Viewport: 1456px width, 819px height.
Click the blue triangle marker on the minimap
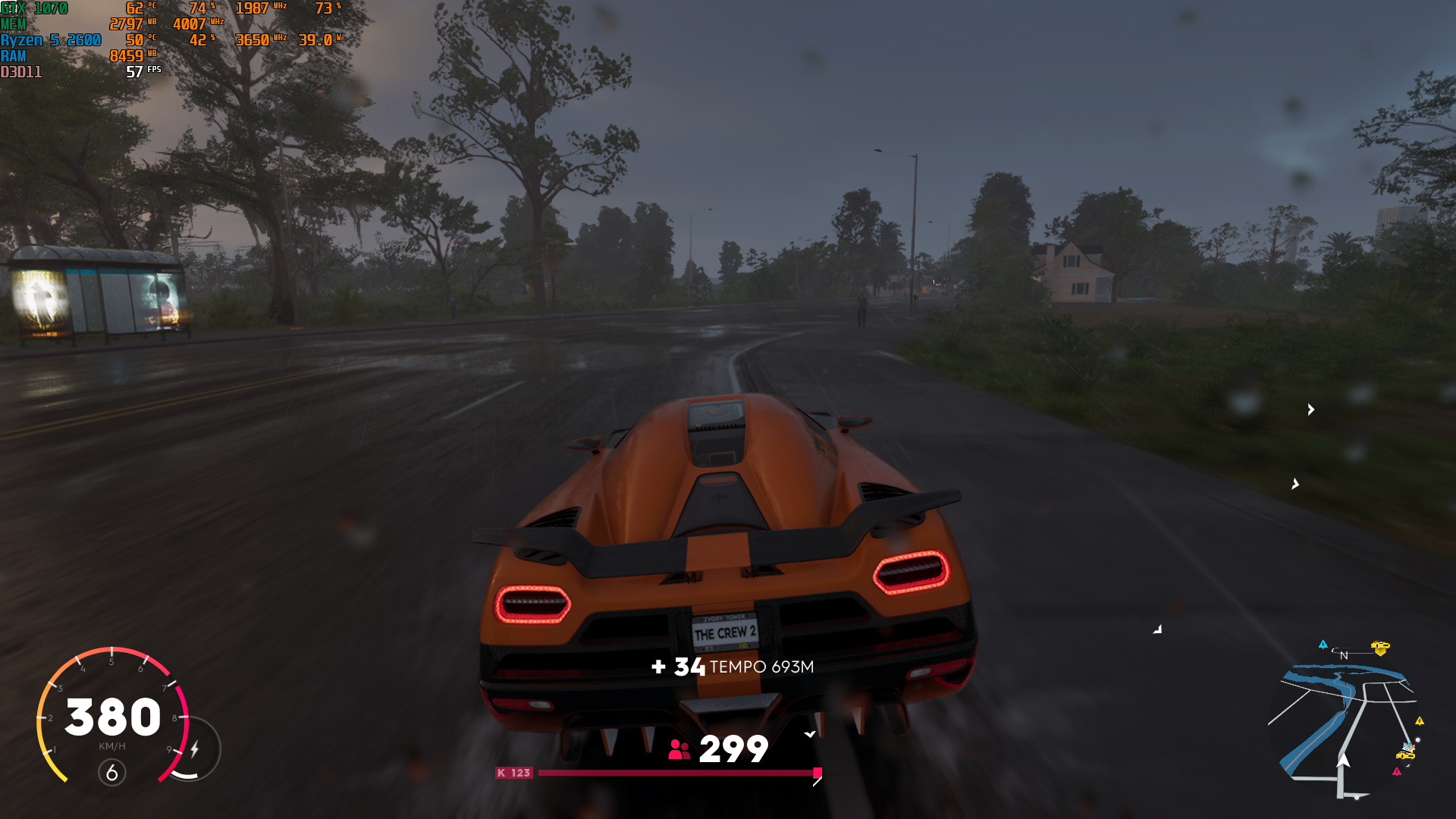1323,645
